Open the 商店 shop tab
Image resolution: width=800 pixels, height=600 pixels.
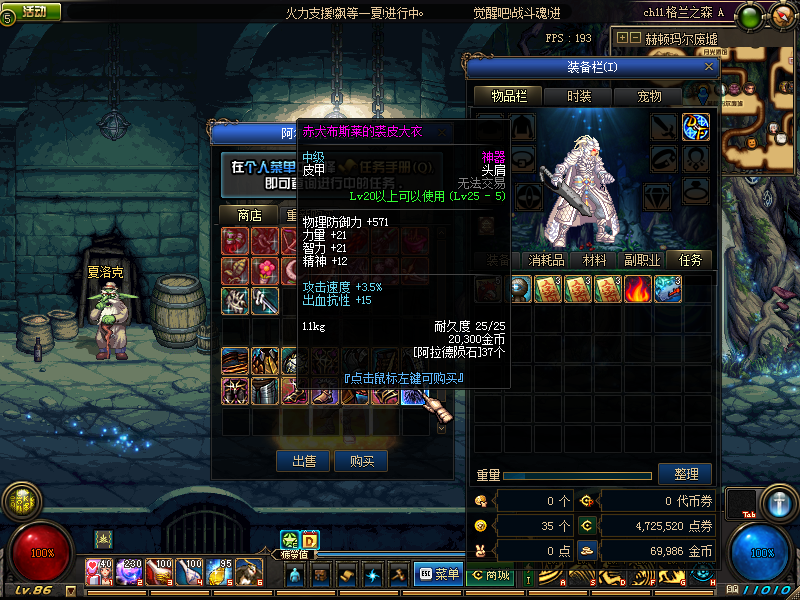pos(249,215)
